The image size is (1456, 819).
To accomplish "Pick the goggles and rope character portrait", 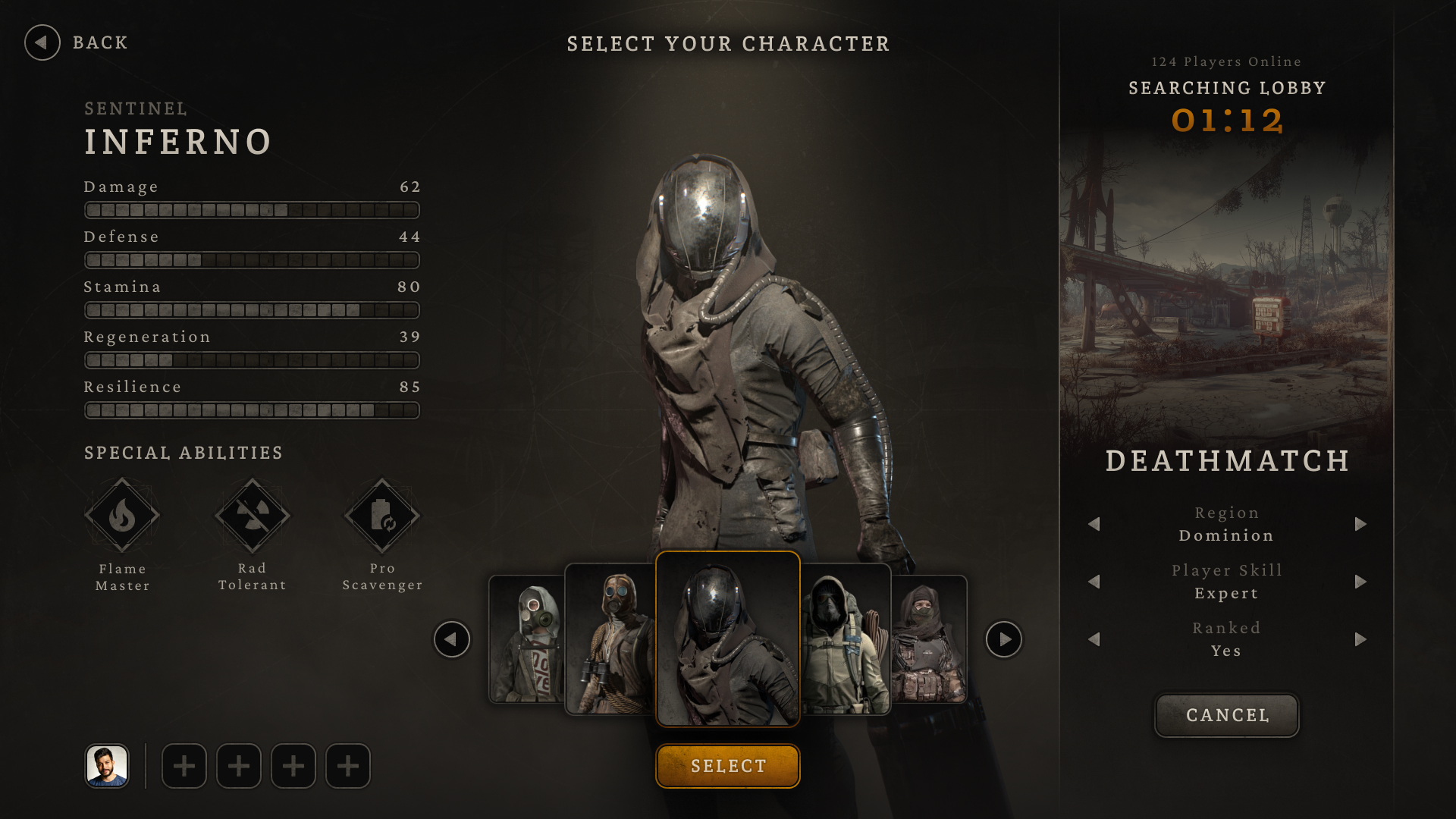I will [610, 639].
